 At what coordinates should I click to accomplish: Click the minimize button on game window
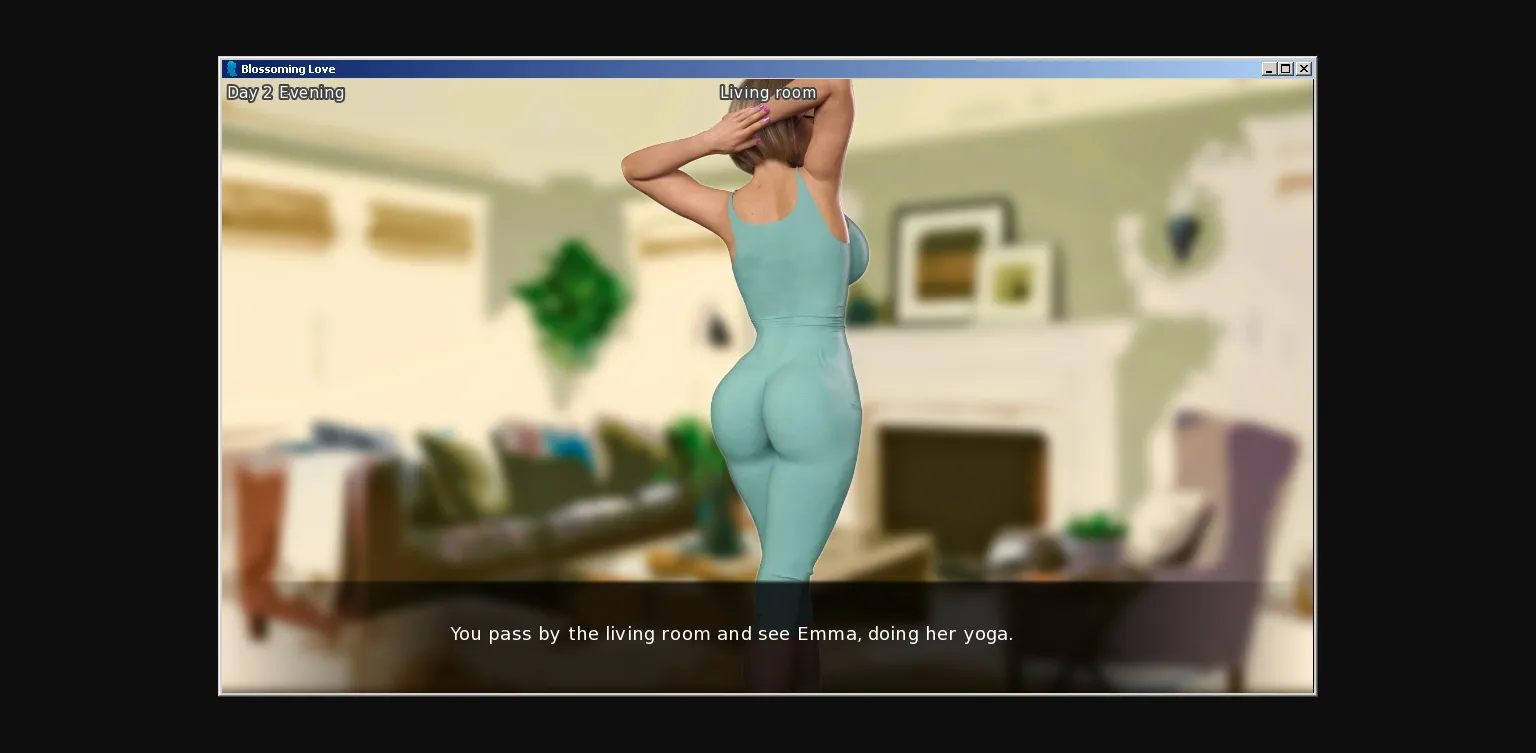click(1269, 68)
